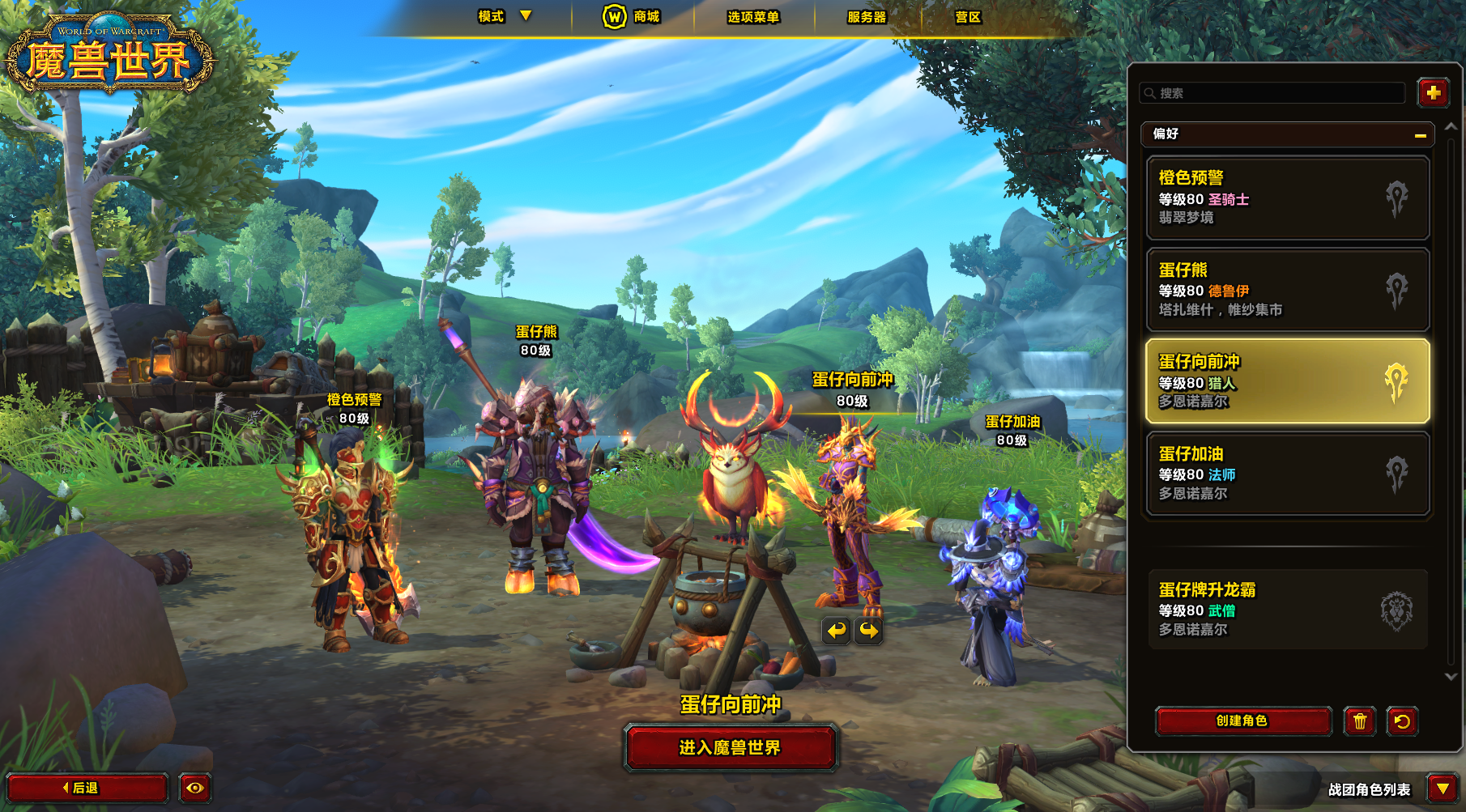Open the 营区 campsite menu
Screen dimensions: 1466x812
tap(968, 17)
